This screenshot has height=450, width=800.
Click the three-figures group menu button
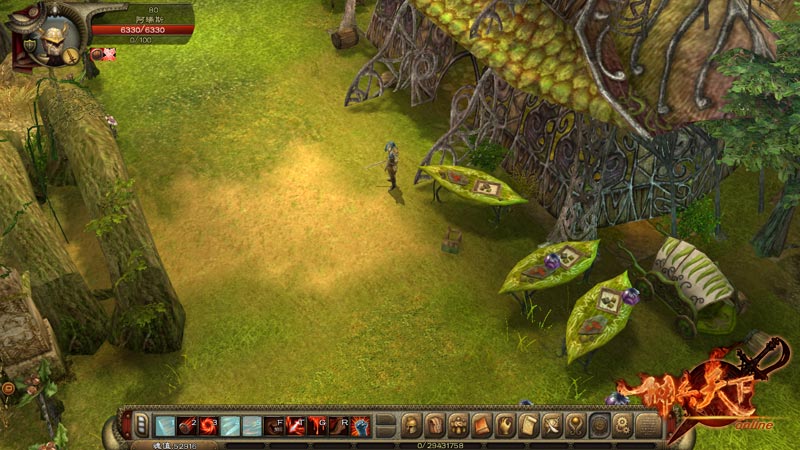459,424
